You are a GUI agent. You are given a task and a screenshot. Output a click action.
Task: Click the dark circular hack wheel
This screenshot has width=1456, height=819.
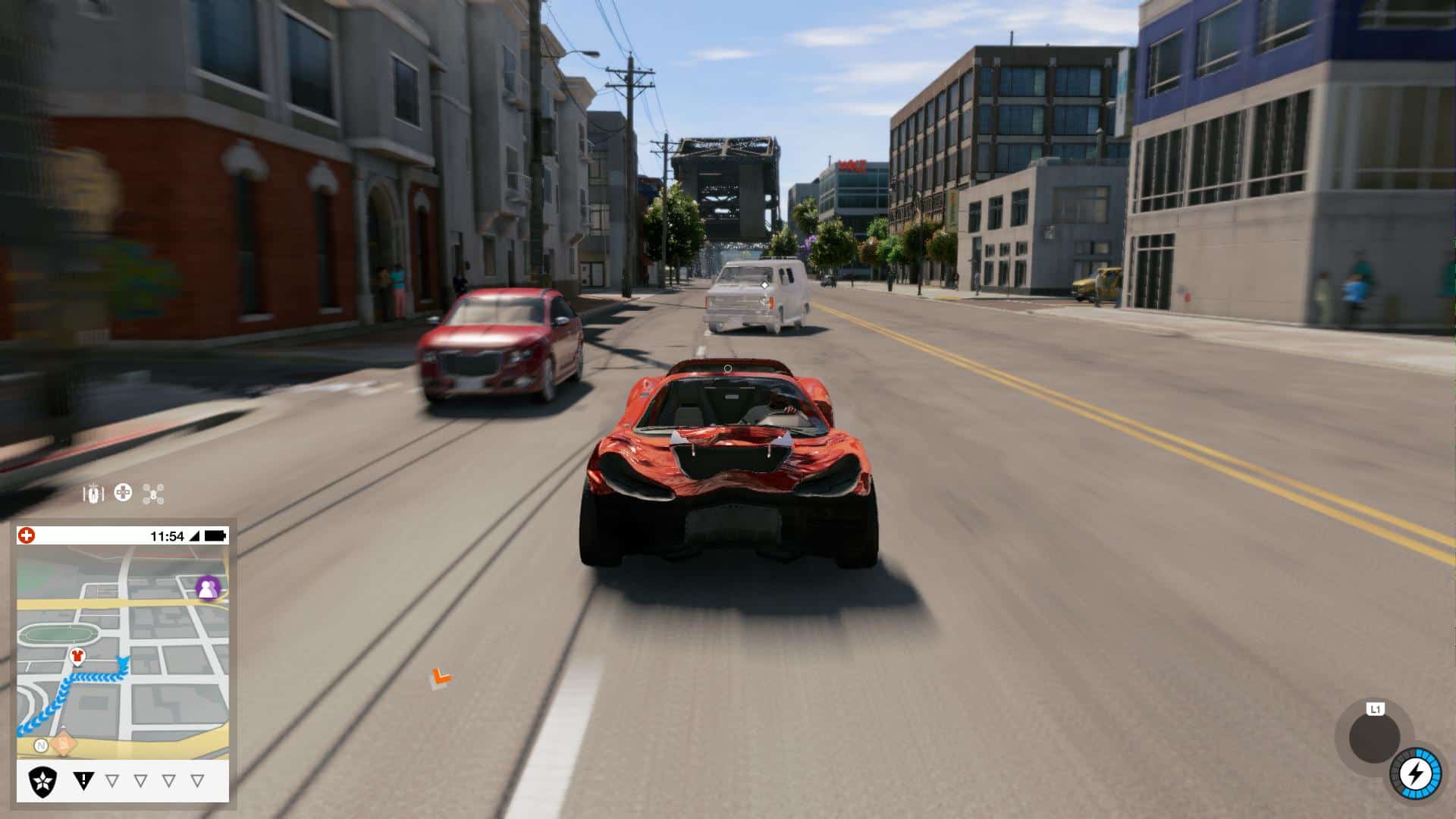click(x=1374, y=739)
